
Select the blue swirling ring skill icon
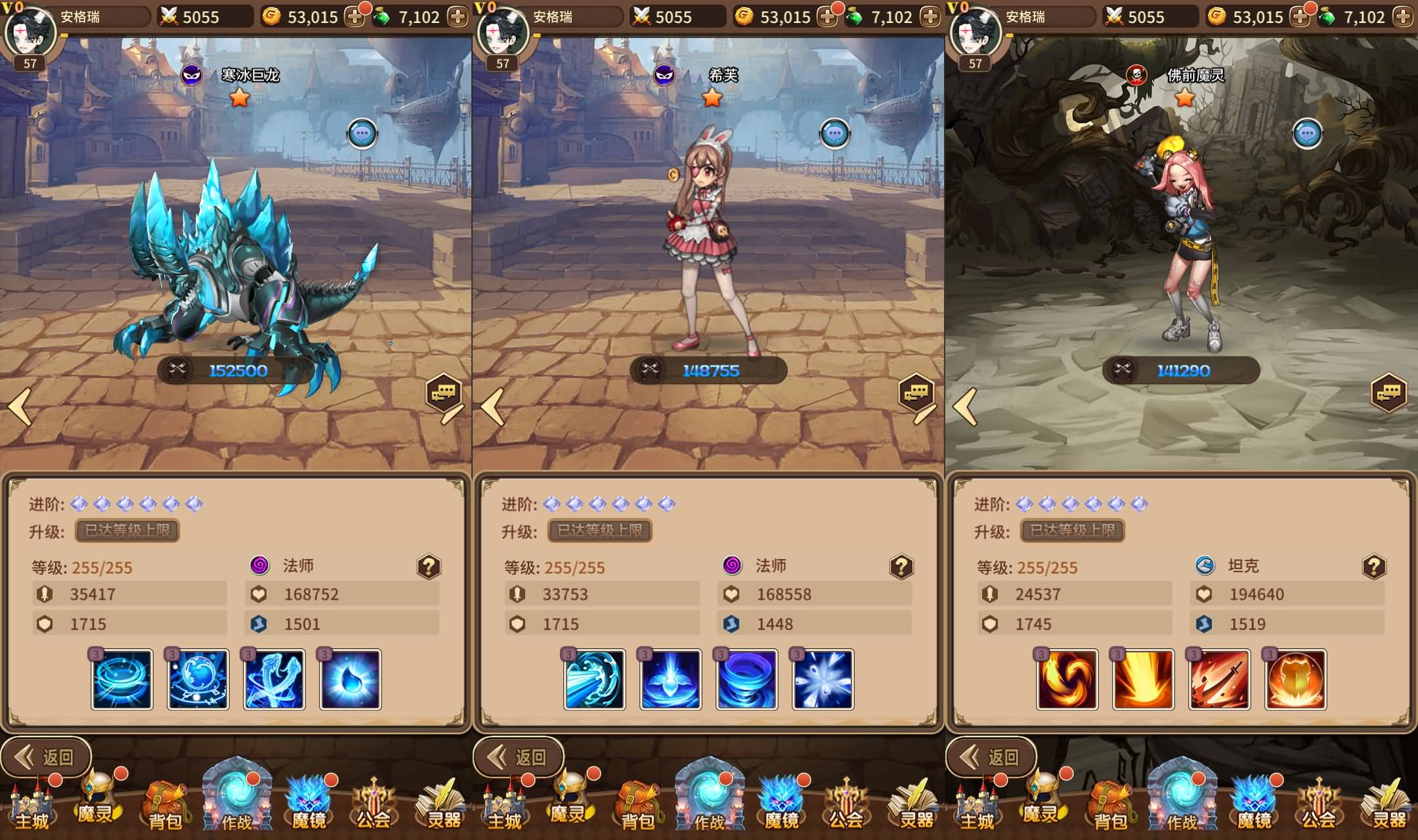122,679
